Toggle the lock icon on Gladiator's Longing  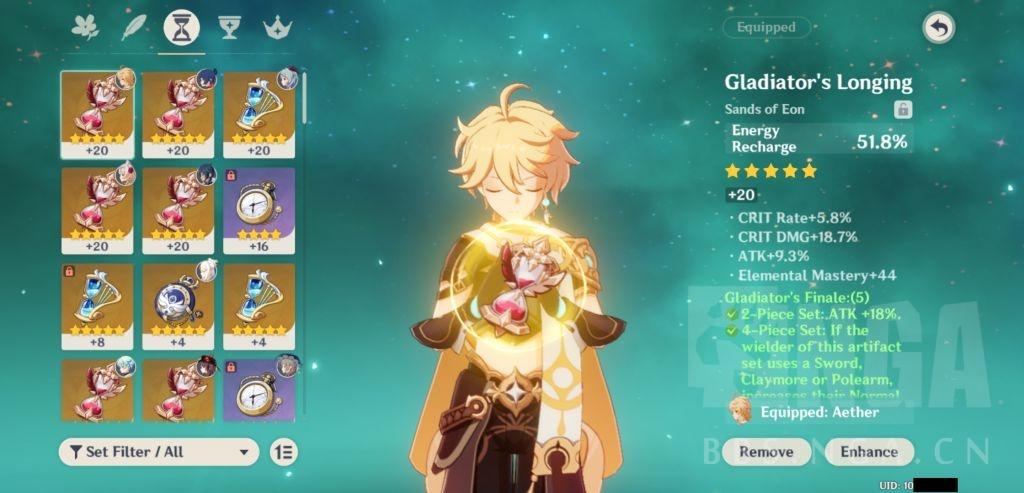pos(902,110)
